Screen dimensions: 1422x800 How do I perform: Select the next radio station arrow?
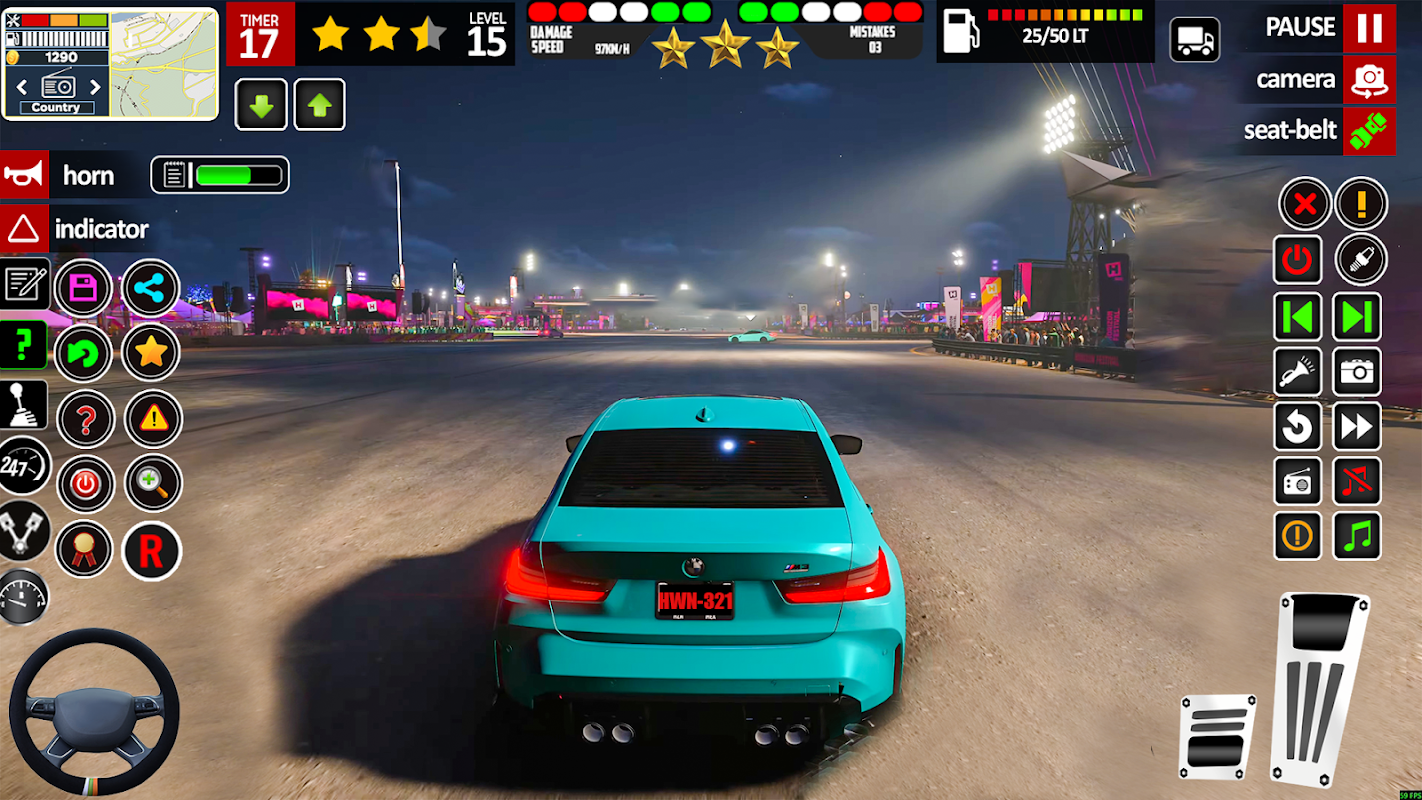(x=96, y=87)
